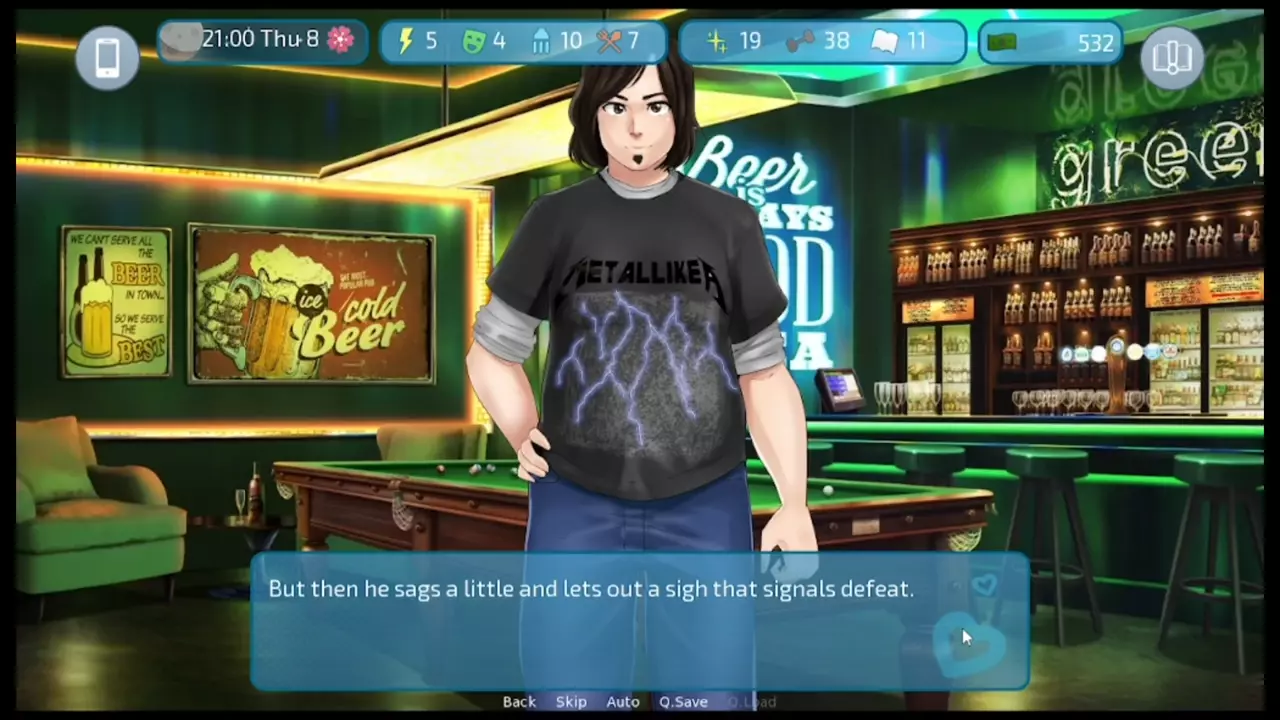Toggle Auto dialogue advance
Screen dimensions: 1280x720
pos(623,702)
